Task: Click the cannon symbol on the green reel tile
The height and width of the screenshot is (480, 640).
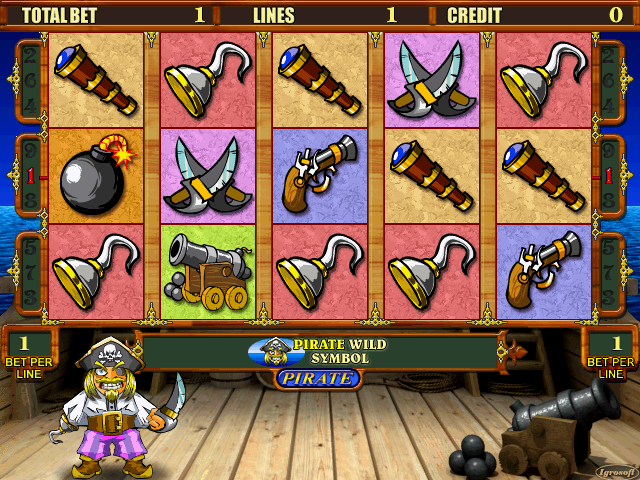Action: coord(207,272)
